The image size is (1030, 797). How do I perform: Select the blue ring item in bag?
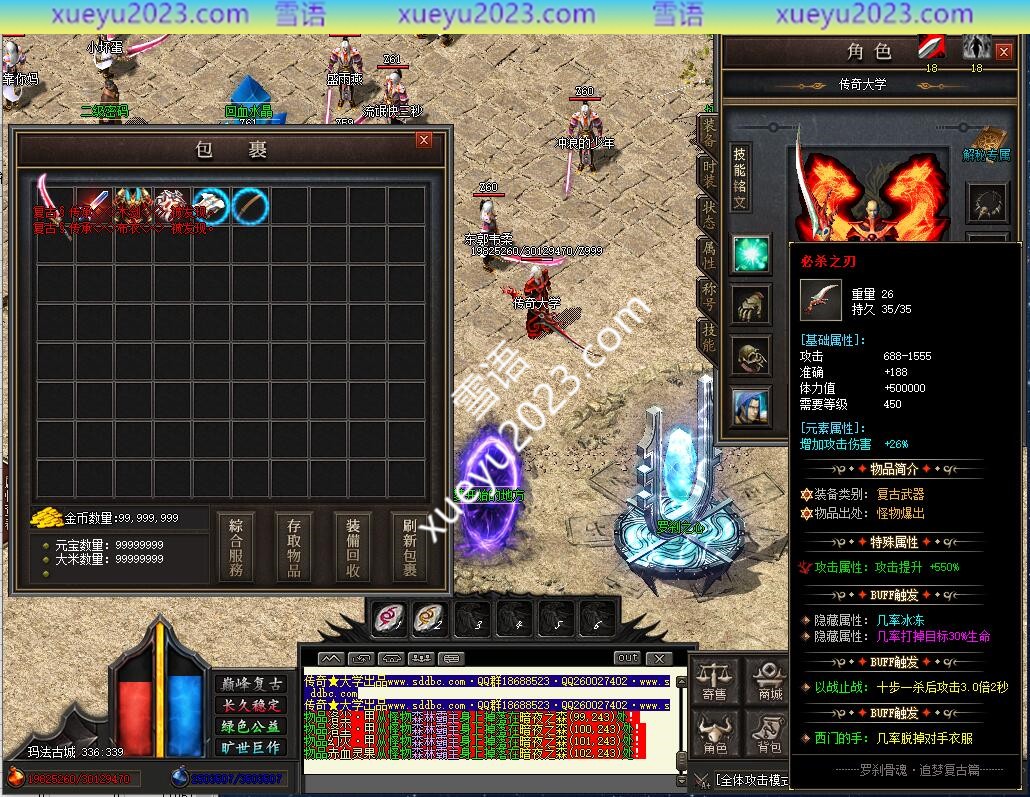coord(251,206)
